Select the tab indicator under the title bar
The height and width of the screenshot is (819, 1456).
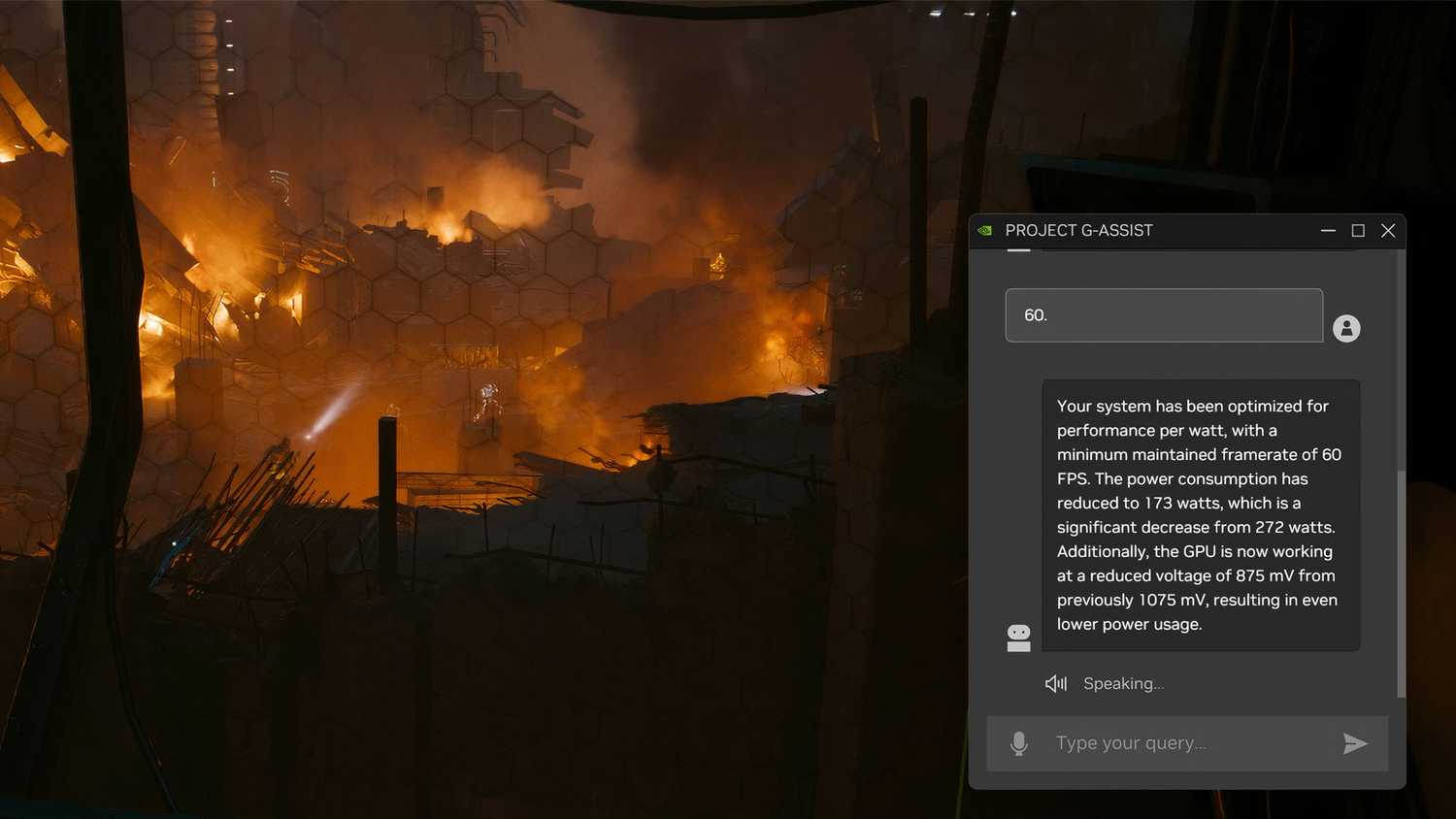1017,250
